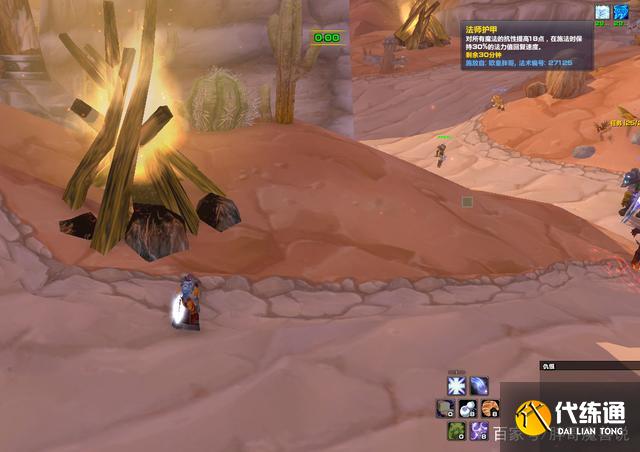Screen dimensions: 640x452
Task: Use the white snowball orbs item
Action: (x=468, y=408)
